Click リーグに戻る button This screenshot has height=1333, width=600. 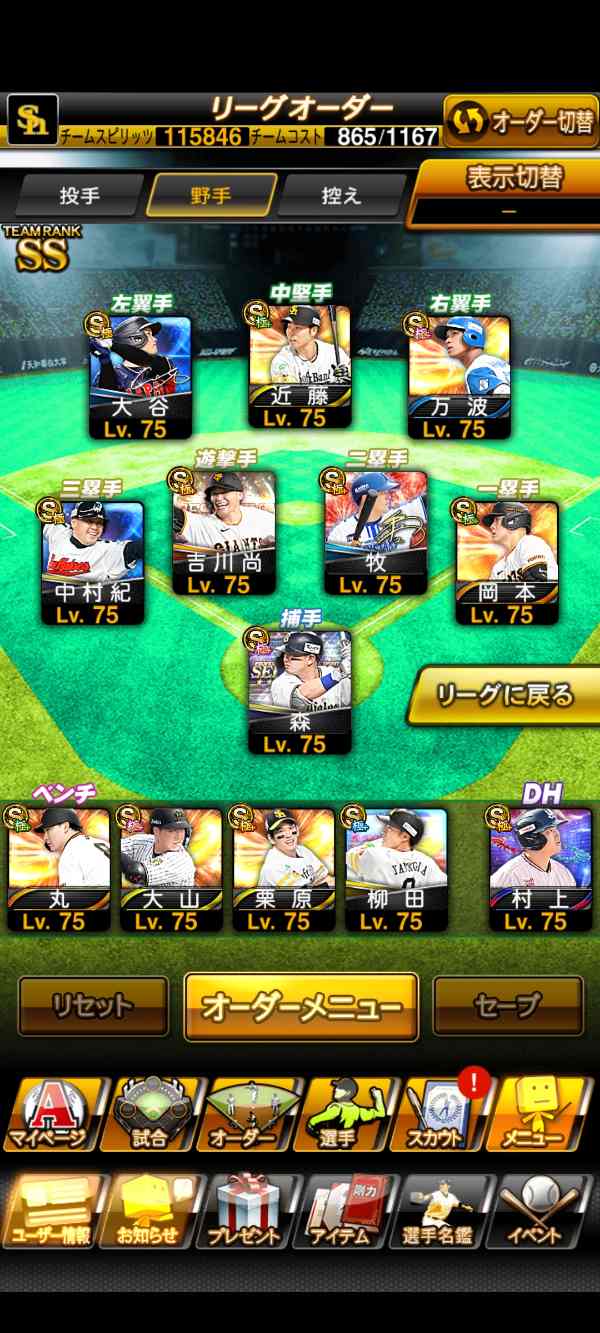505,694
